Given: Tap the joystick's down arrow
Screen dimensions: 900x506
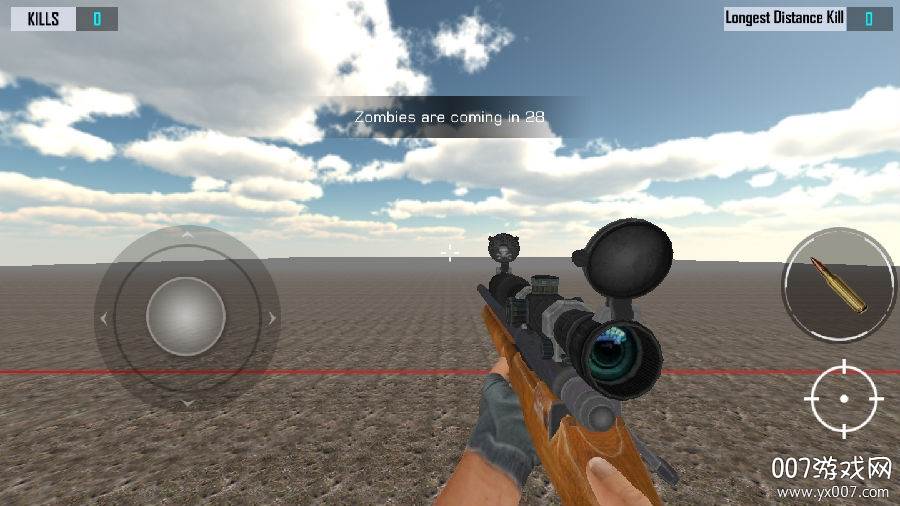Looking at the screenshot, I should 186,403.
